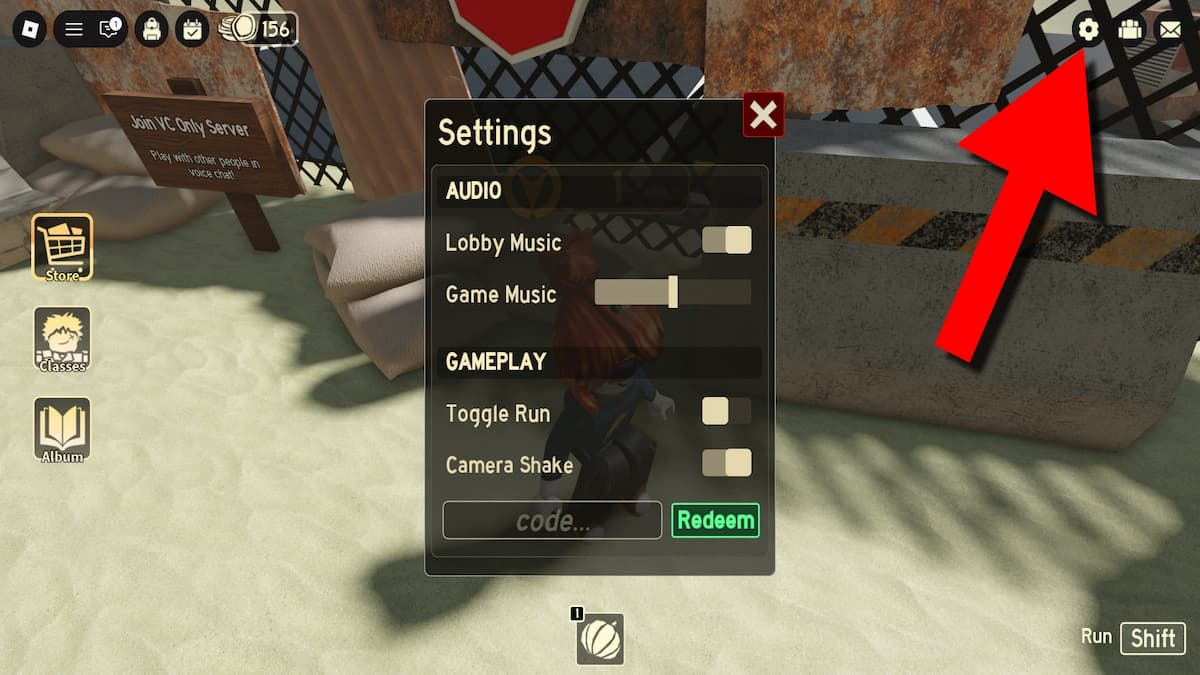Open the calendar checkmark icon
1200x675 pixels.
192,29
